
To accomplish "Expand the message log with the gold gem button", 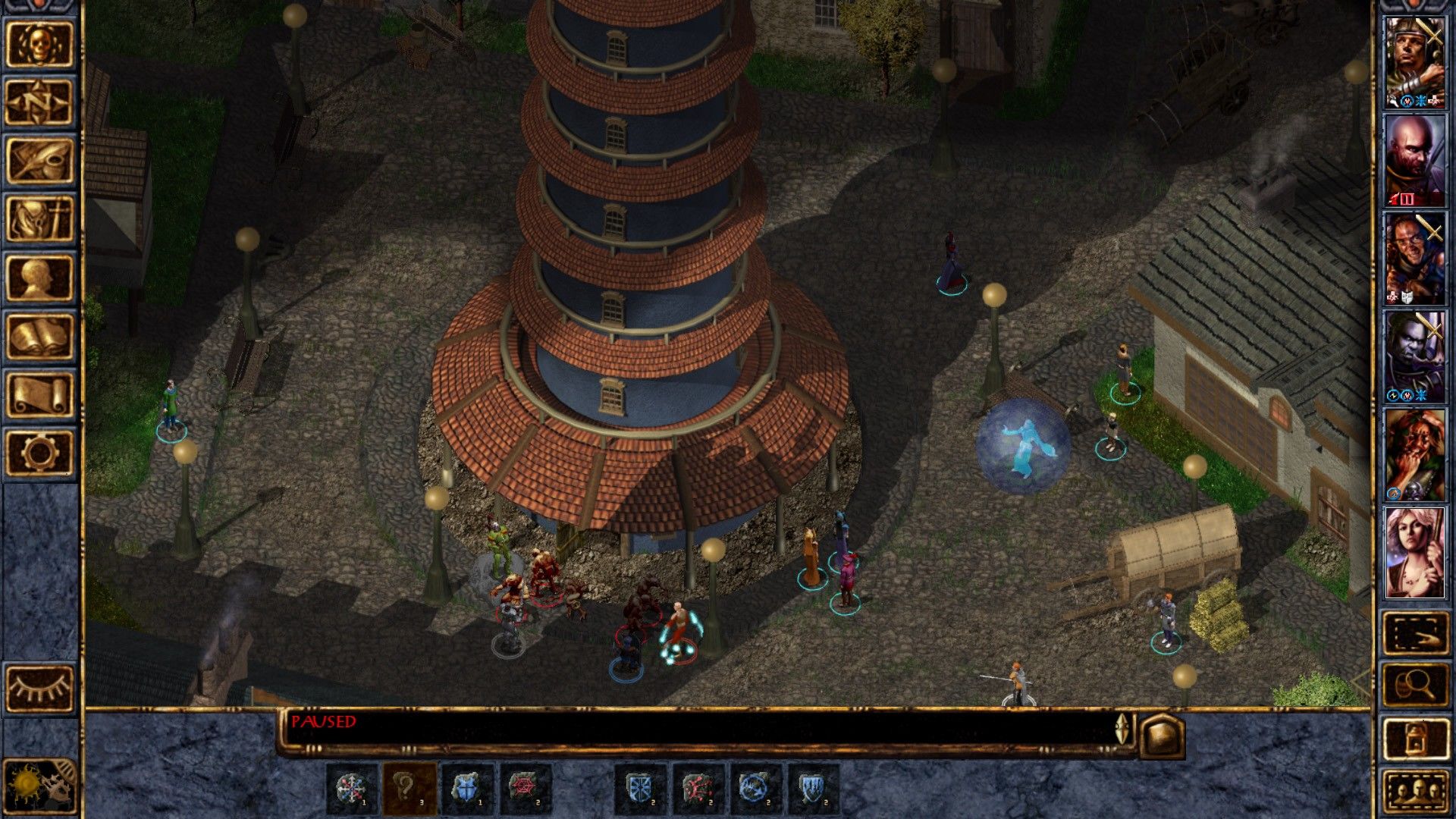I will click(1162, 734).
